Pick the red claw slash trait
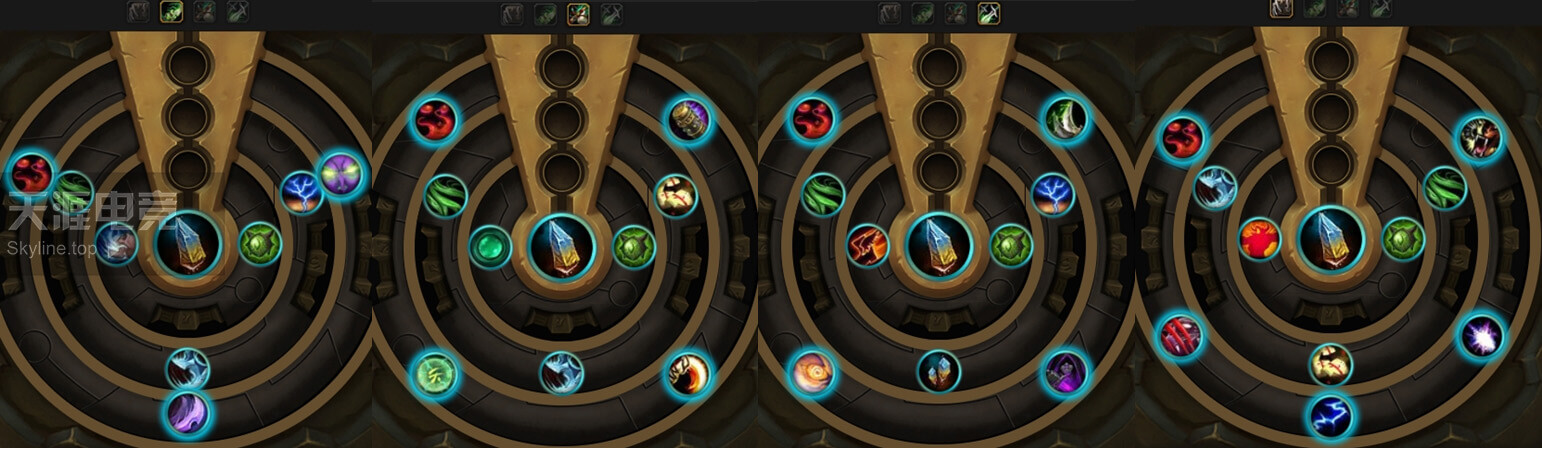 [1180, 336]
